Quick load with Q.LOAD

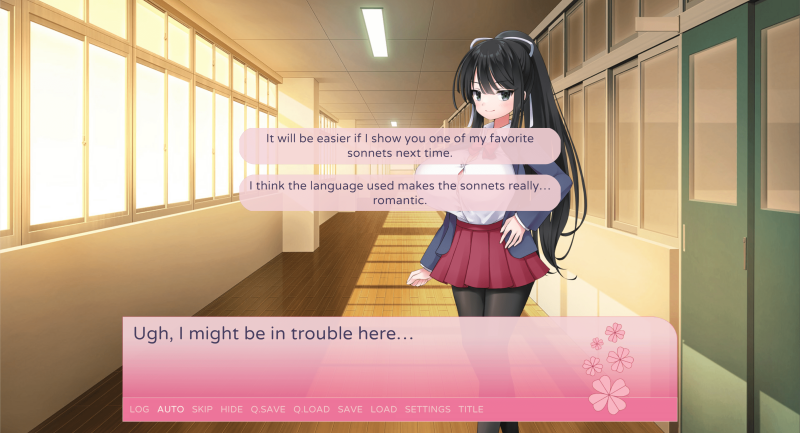coord(311,409)
